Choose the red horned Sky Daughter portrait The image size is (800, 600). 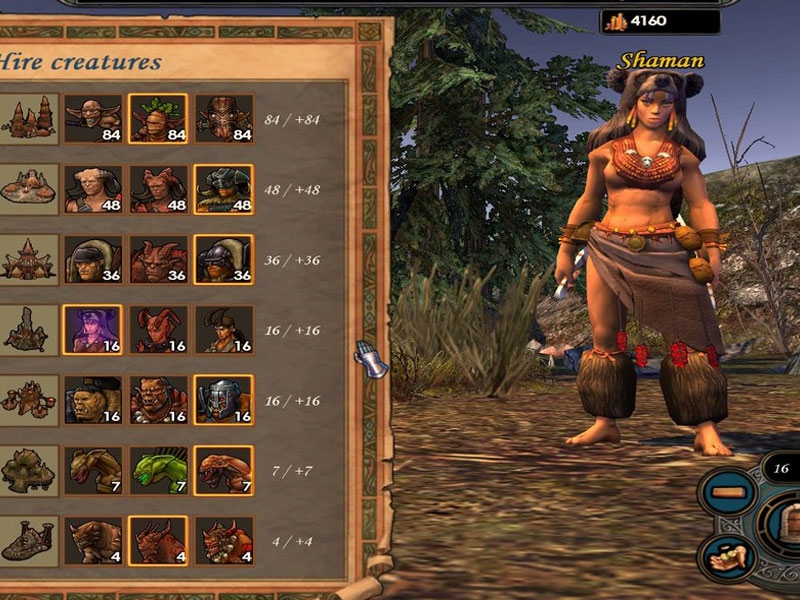[158, 330]
